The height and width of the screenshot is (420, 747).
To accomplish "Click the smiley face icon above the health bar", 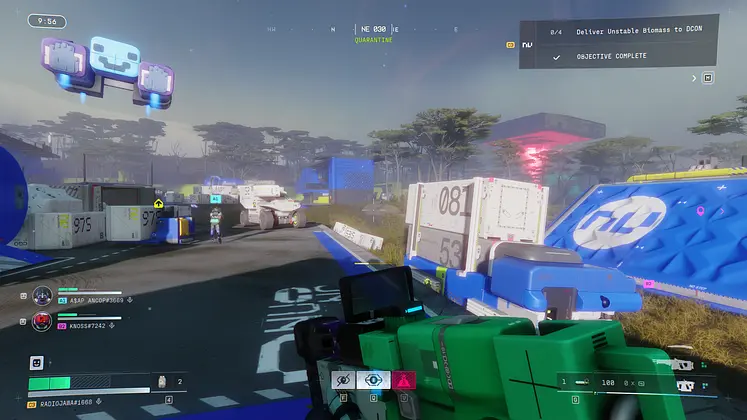I will pos(37,363).
